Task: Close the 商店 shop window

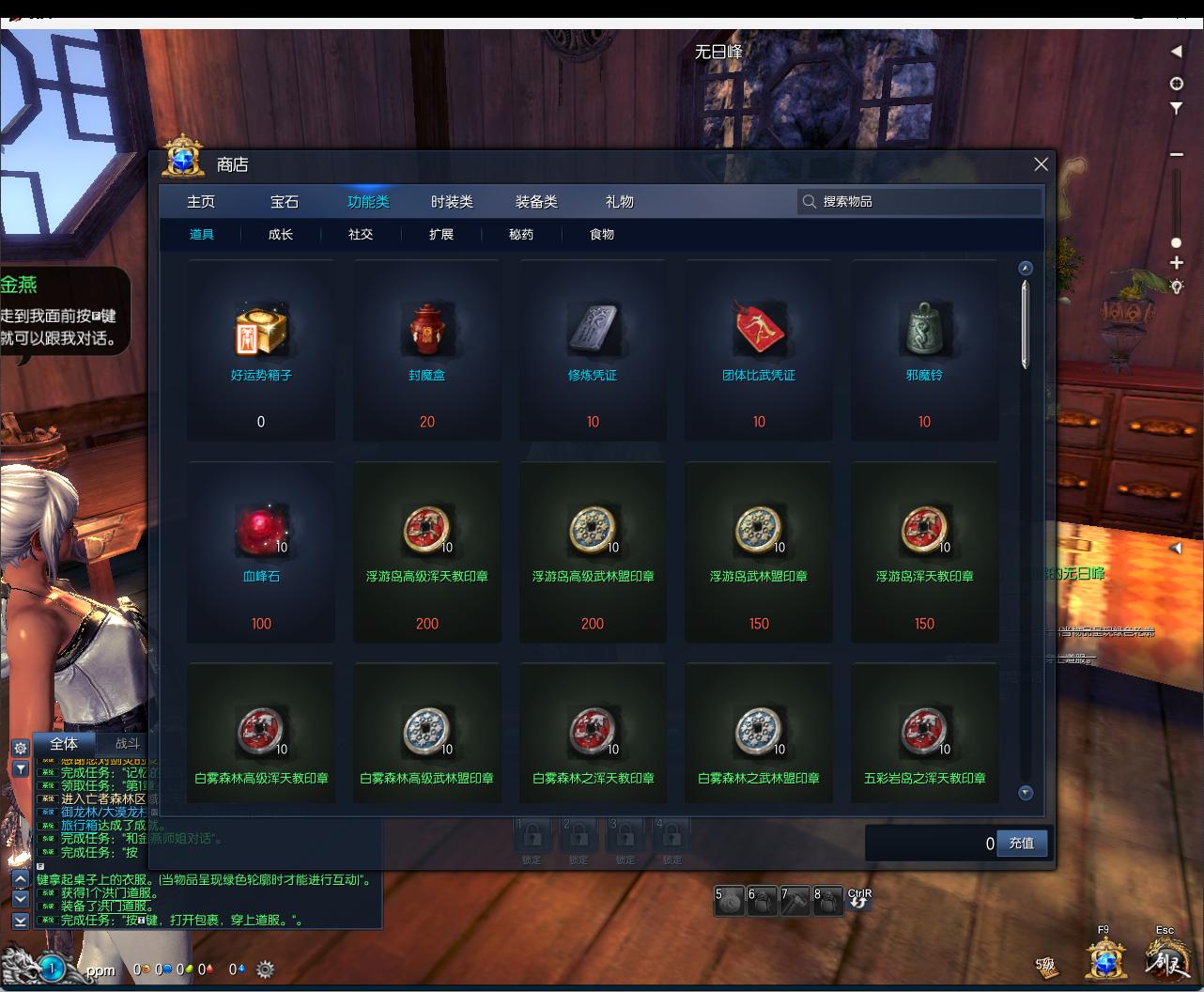Action: [1041, 164]
